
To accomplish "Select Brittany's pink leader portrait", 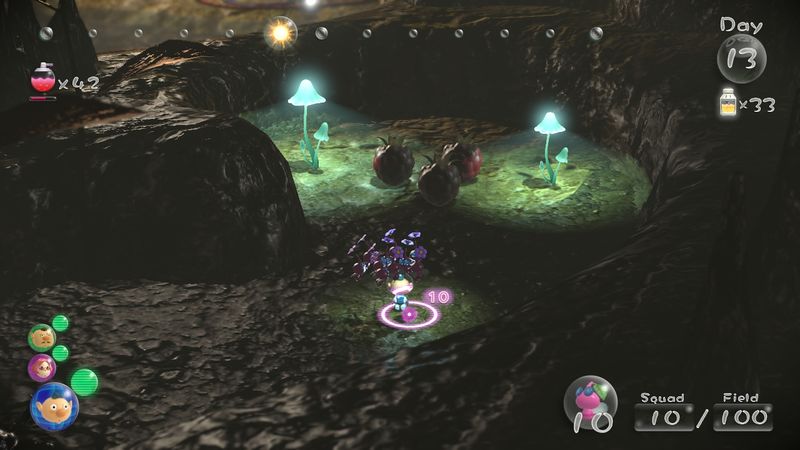I will [x=42, y=368].
